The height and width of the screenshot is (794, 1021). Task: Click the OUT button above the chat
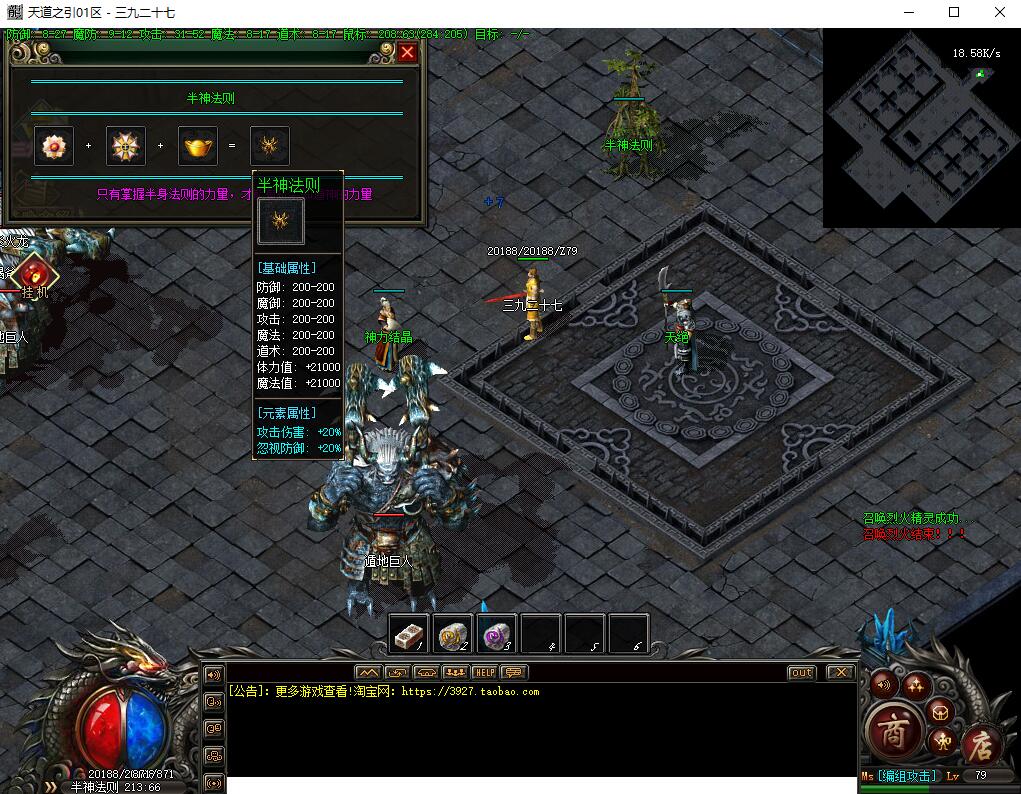tap(801, 673)
